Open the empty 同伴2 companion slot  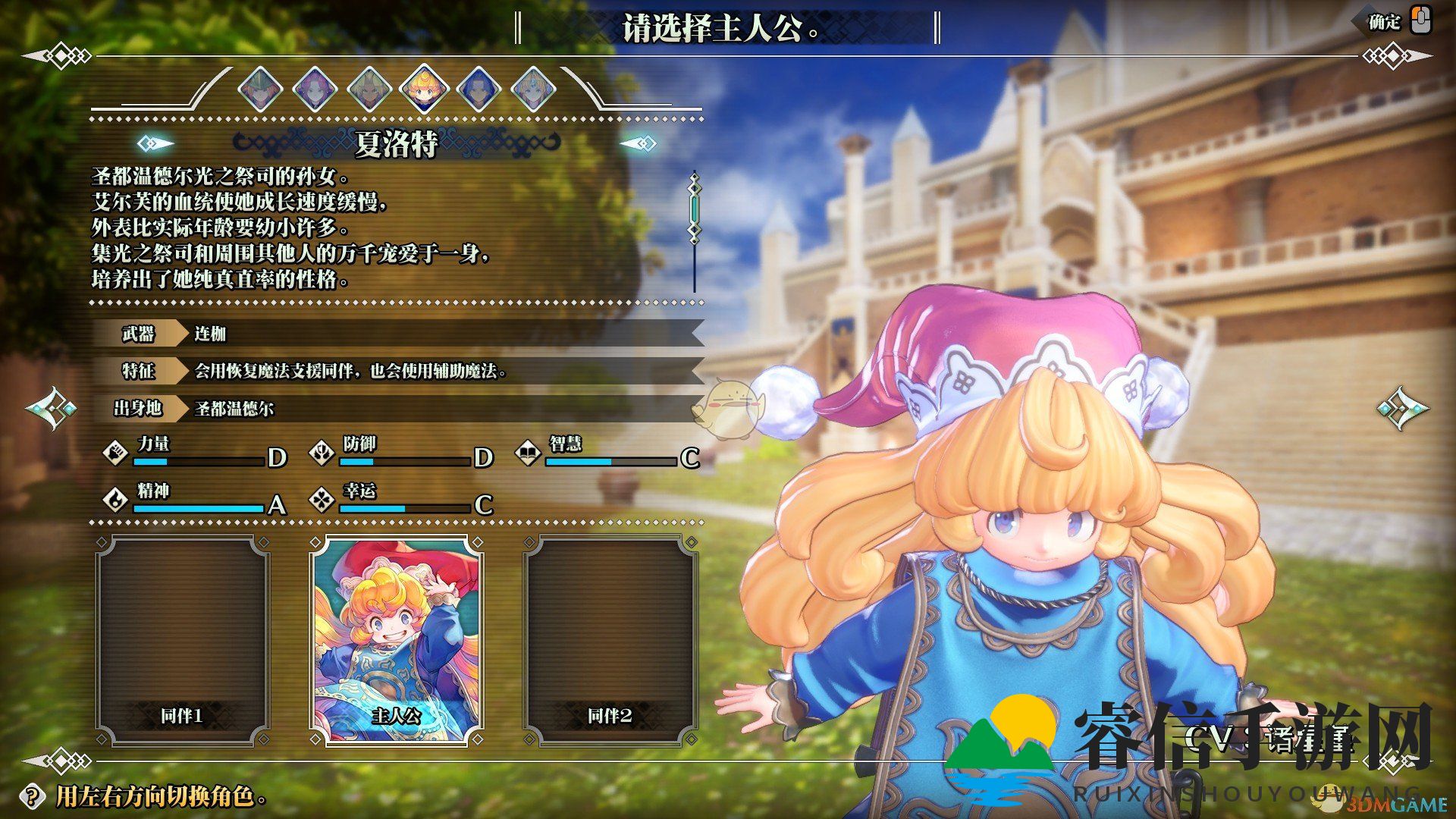610,641
